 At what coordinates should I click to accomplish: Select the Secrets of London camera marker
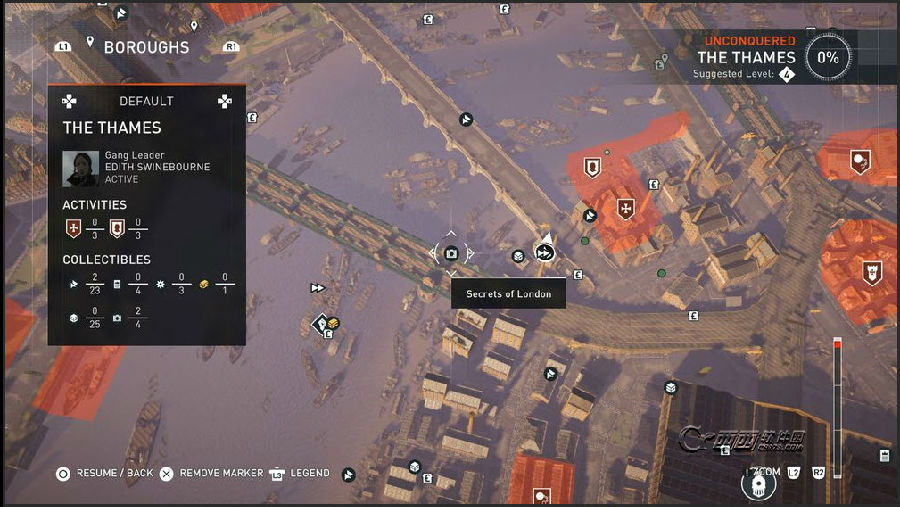point(451,253)
